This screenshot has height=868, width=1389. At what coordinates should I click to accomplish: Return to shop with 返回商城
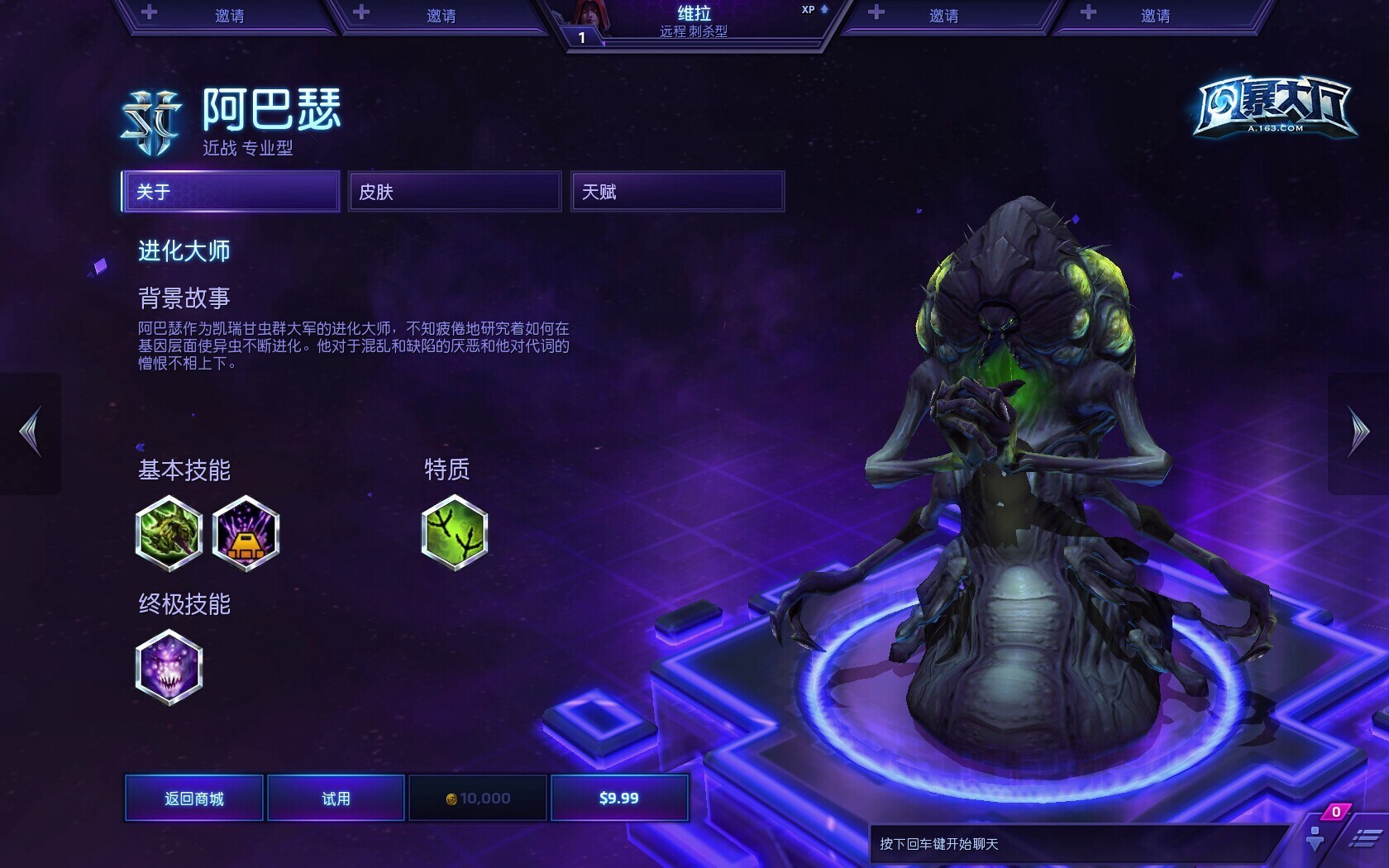coord(194,798)
